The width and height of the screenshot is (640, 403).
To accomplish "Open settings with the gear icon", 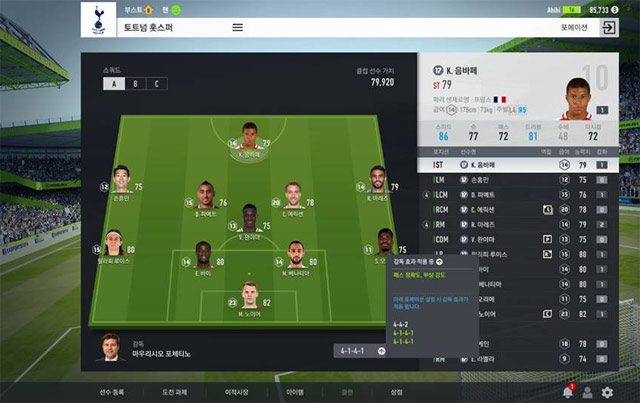I will pos(607,392).
